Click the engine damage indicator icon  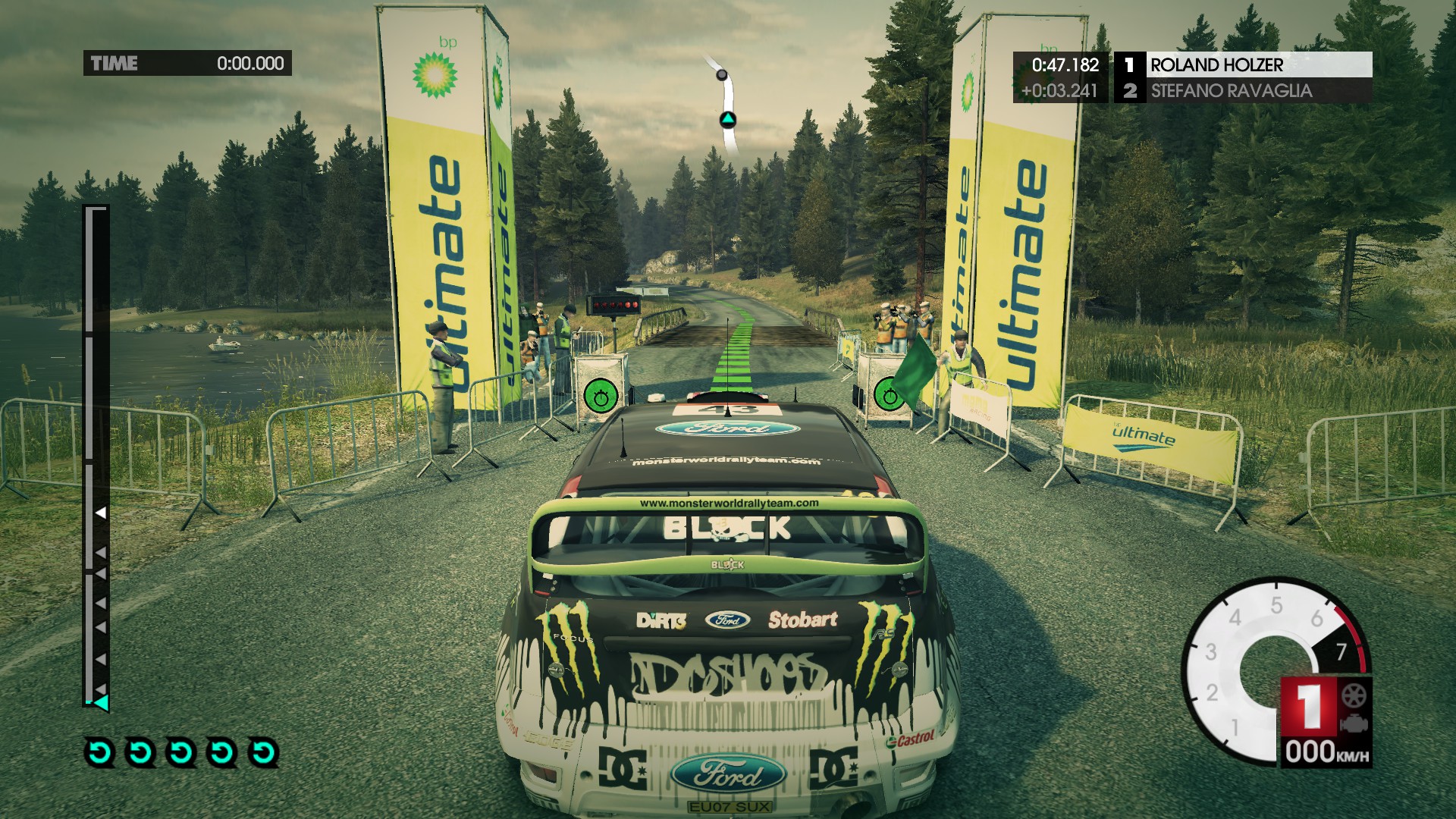coord(1354,723)
